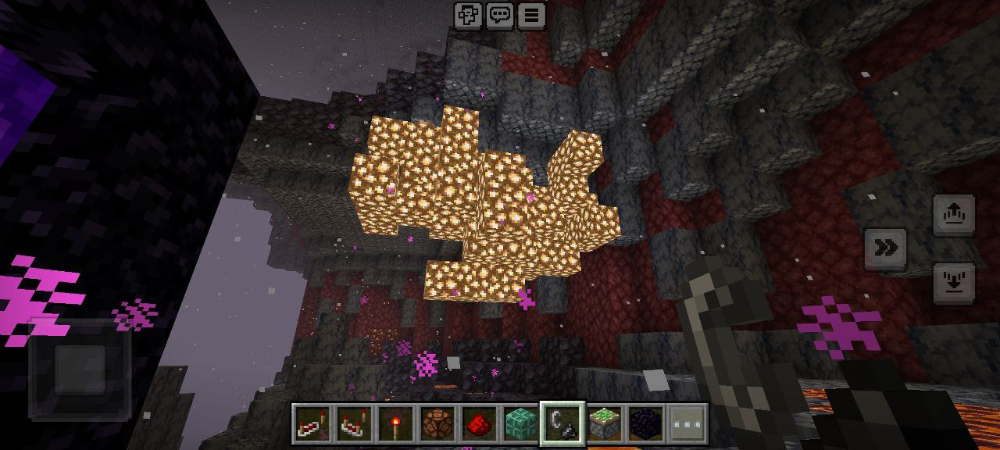Open inventory with the three-dots button
Viewport: 1000px width, 450px height.
tap(686, 423)
